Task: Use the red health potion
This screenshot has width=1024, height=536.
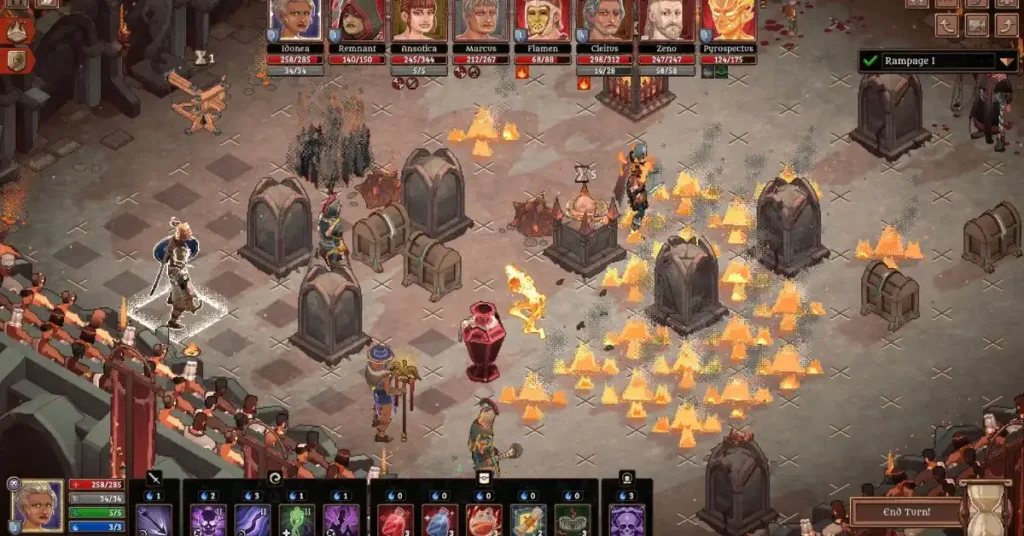Action: (395, 520)
